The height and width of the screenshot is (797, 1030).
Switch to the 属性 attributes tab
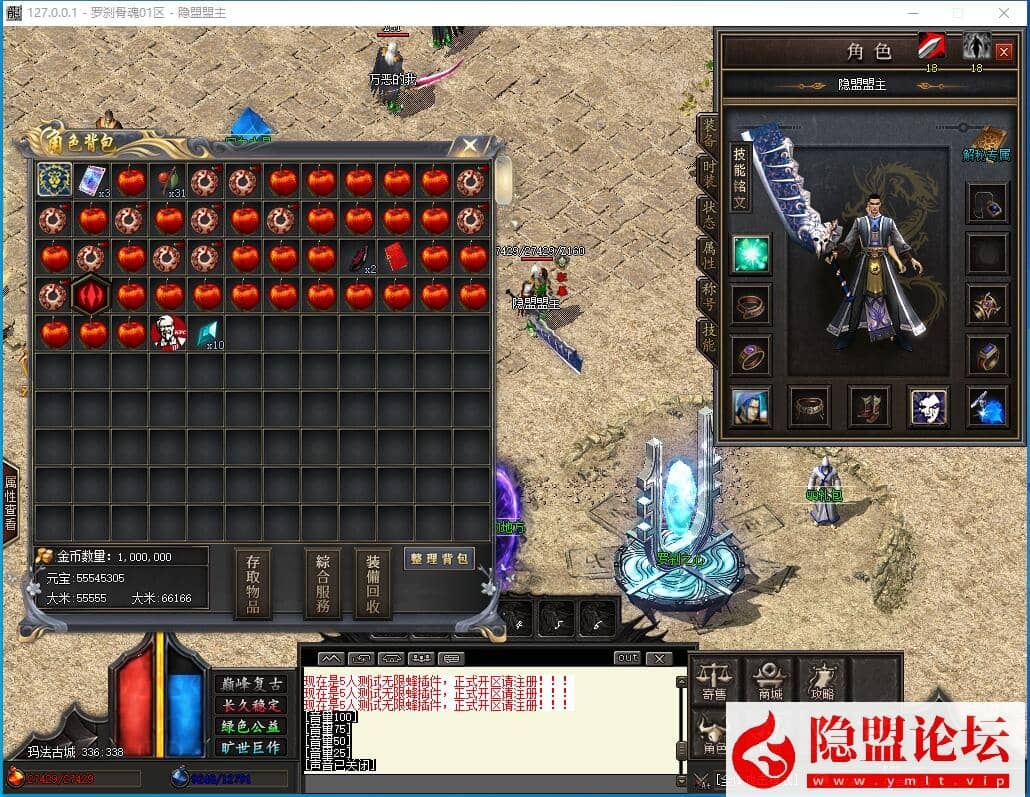point(708,255)
